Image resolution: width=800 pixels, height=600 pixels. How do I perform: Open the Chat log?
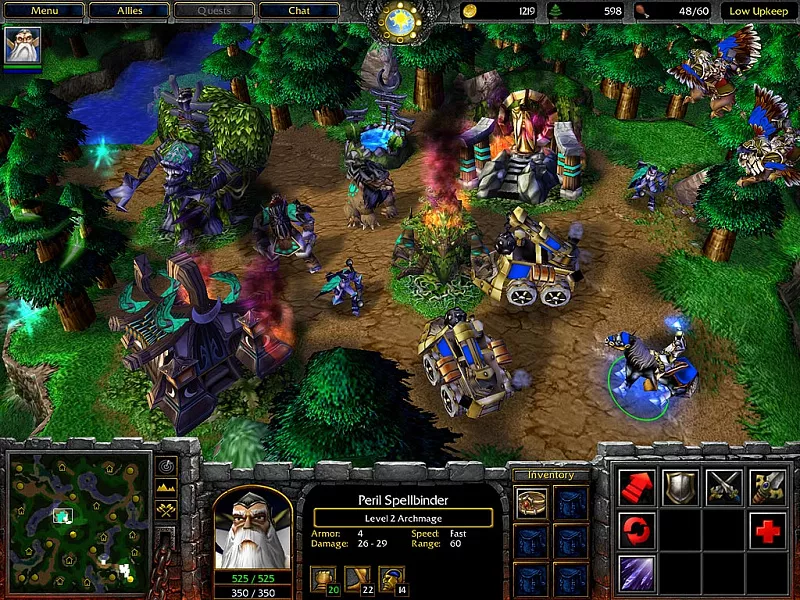[299, 11]
